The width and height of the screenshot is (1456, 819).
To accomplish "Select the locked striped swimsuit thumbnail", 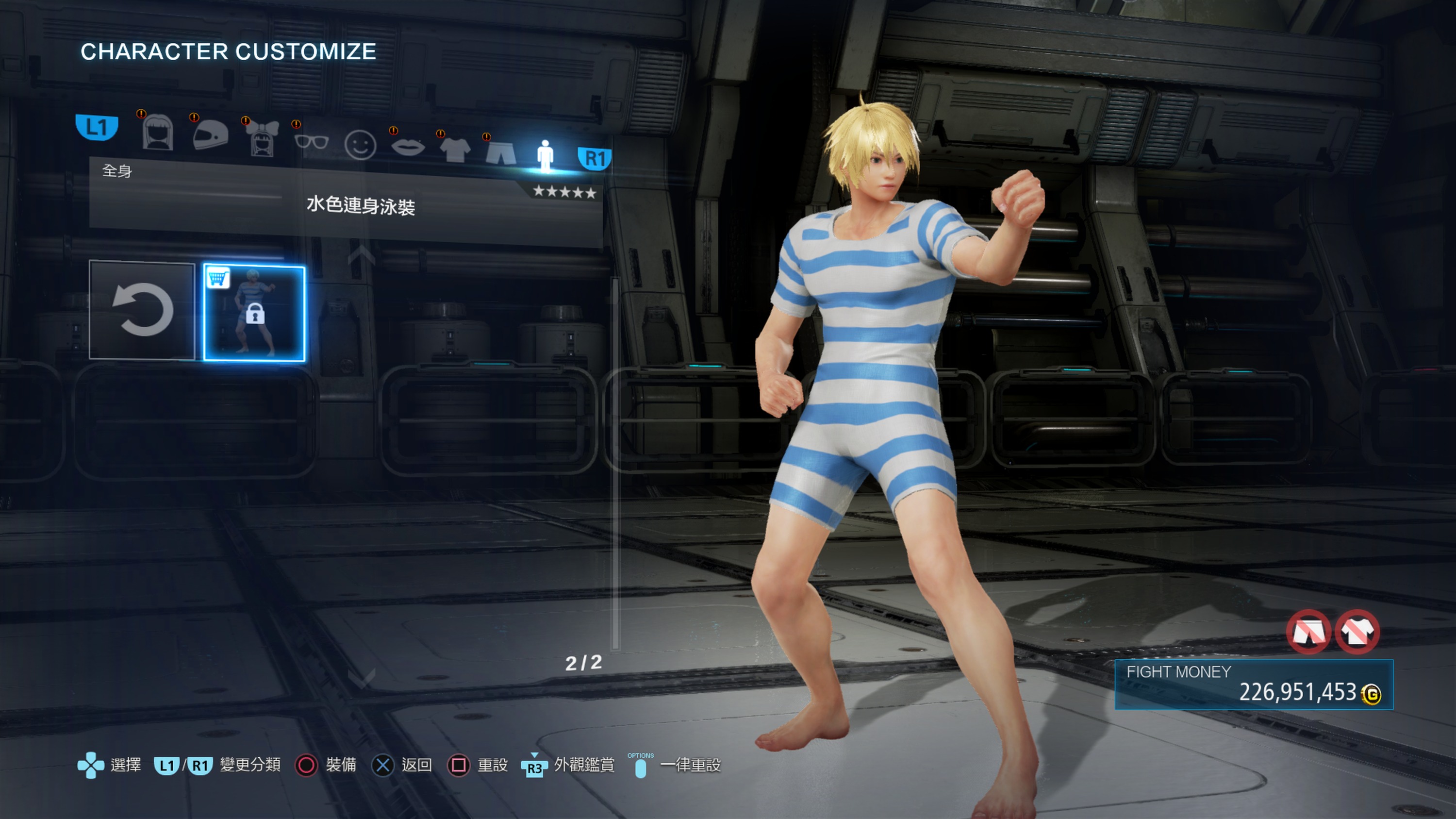I will (x=254, y=313).
